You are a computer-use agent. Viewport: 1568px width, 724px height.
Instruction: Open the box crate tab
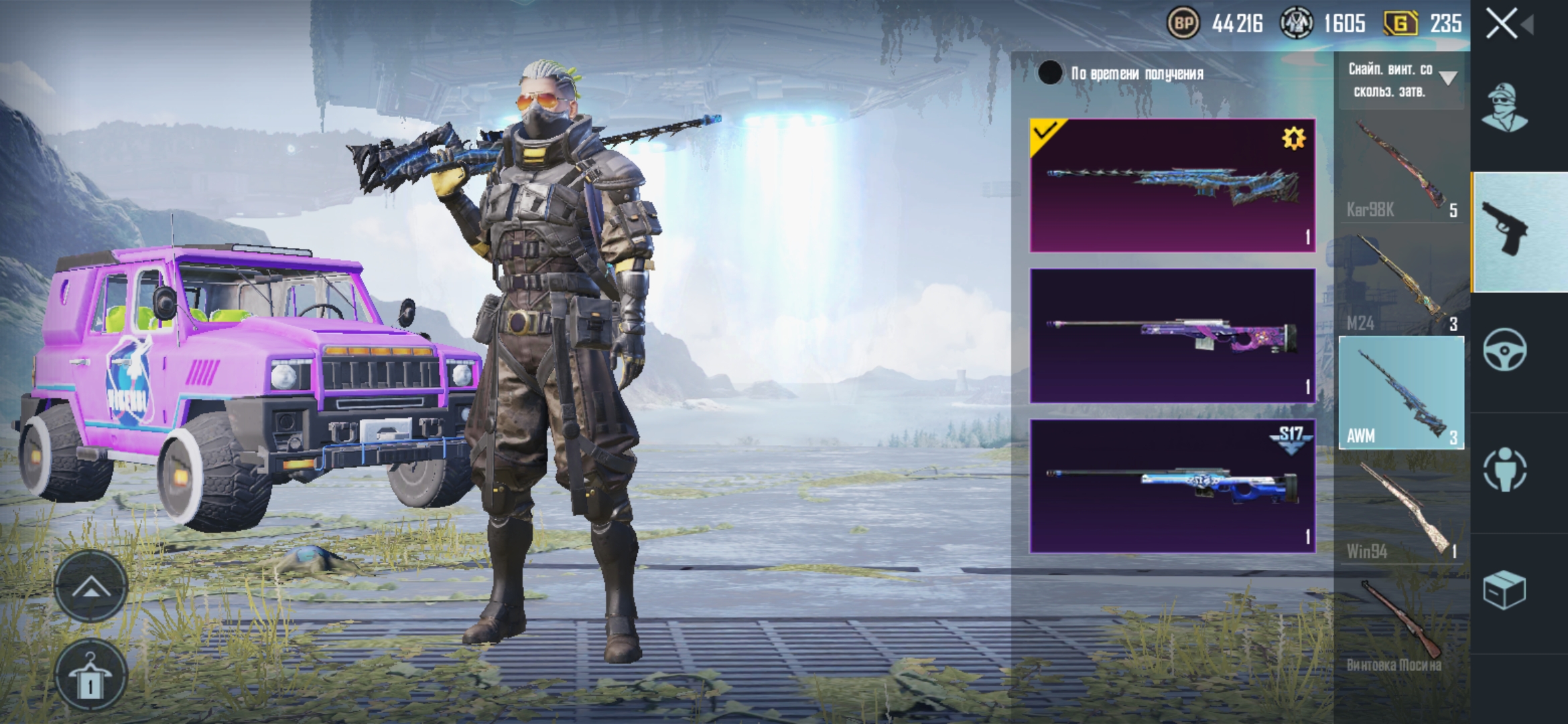coord(1505,590)
